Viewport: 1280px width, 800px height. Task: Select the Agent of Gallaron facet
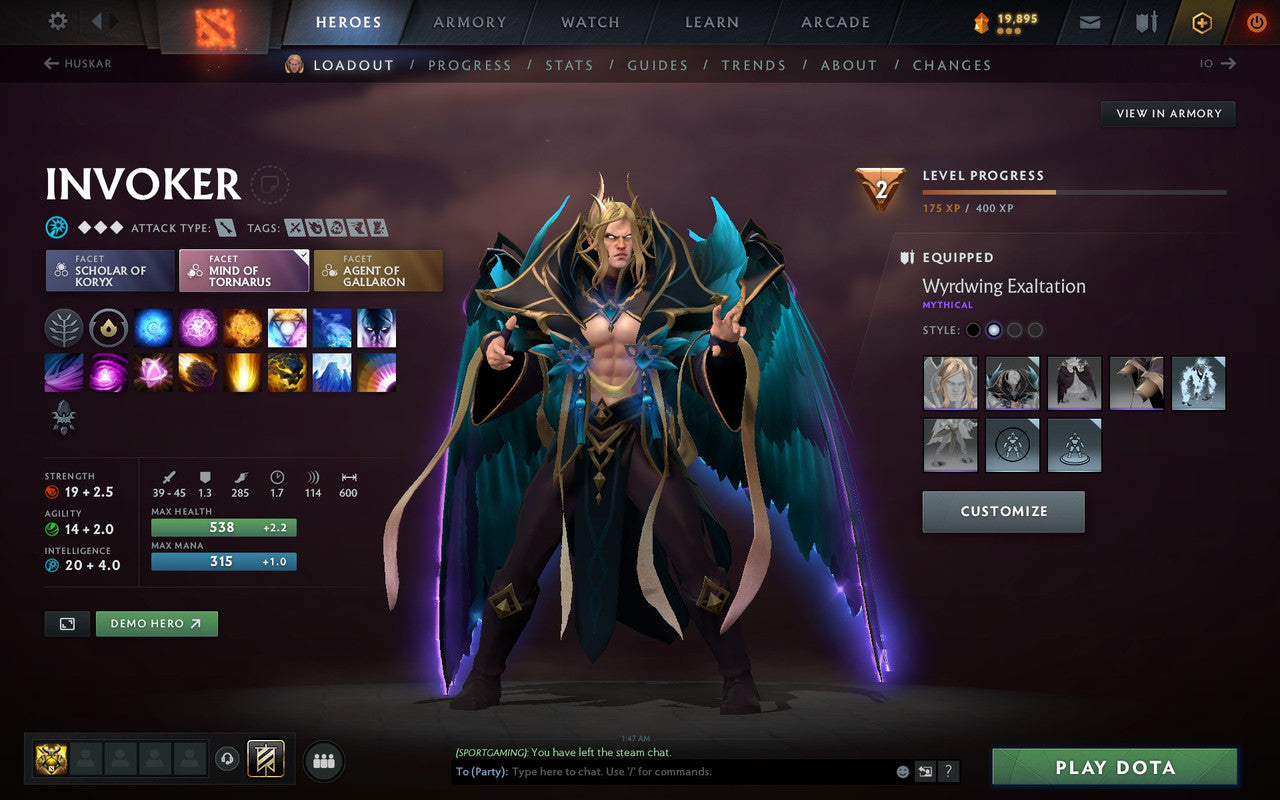pyautogui.click(x=378, y=269)
